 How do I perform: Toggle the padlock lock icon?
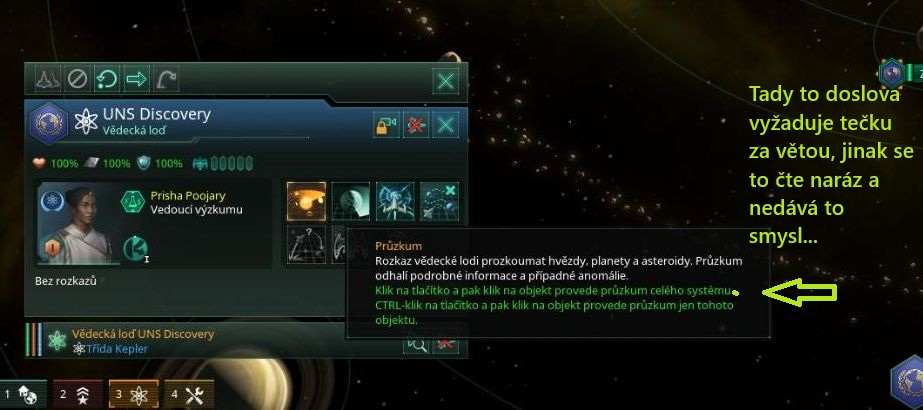point(385,124)
